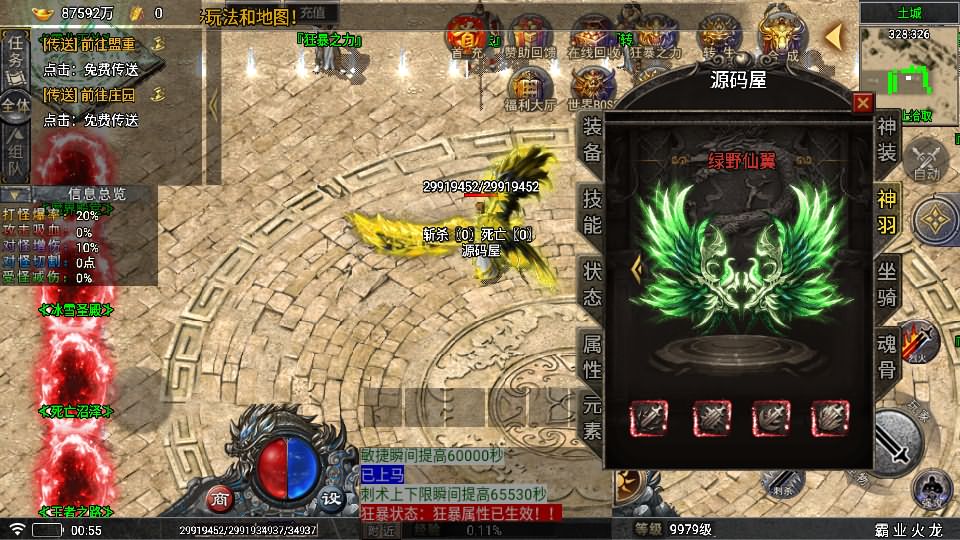Open the 在线回收 online recycle icon
The image size is (960, 540).
click(592, 36)
